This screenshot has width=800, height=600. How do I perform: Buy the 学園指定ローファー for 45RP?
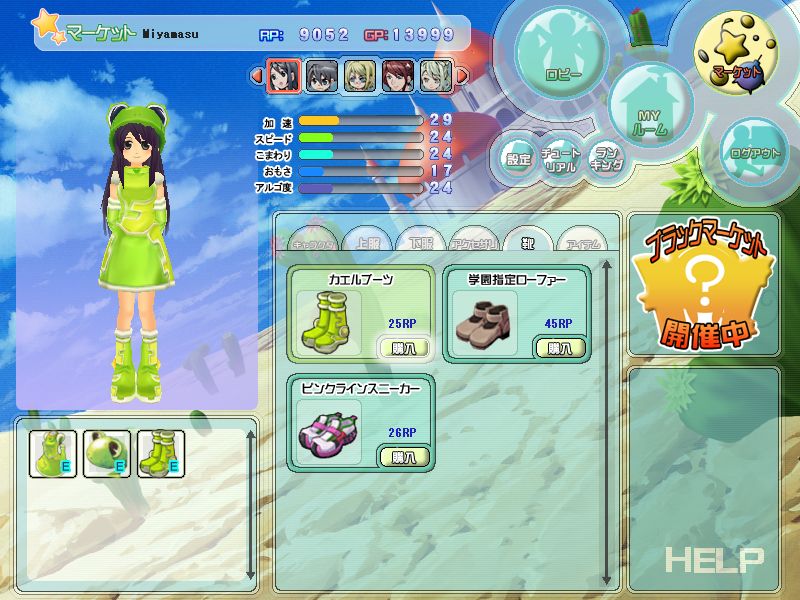click(560, 347)
